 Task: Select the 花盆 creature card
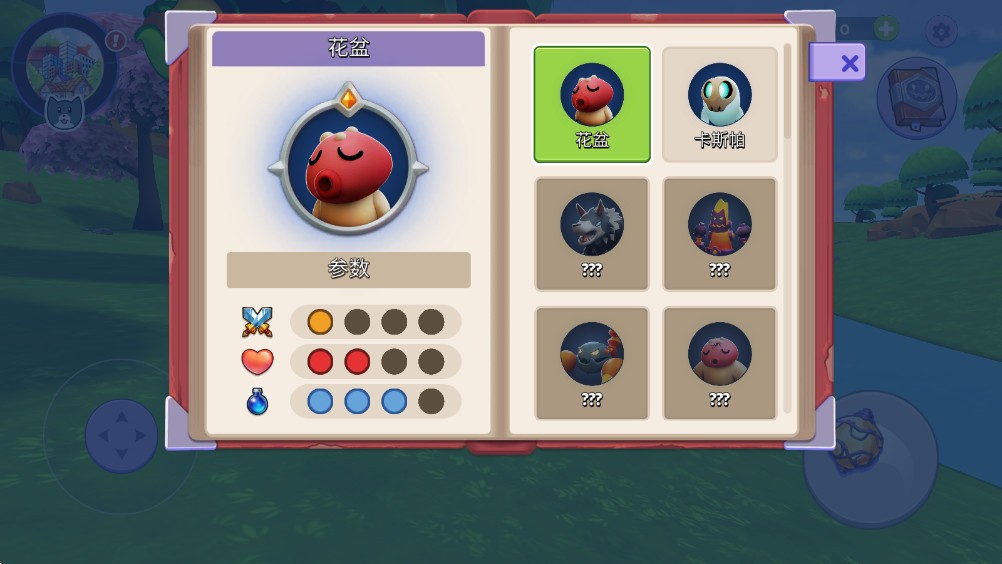592,104
